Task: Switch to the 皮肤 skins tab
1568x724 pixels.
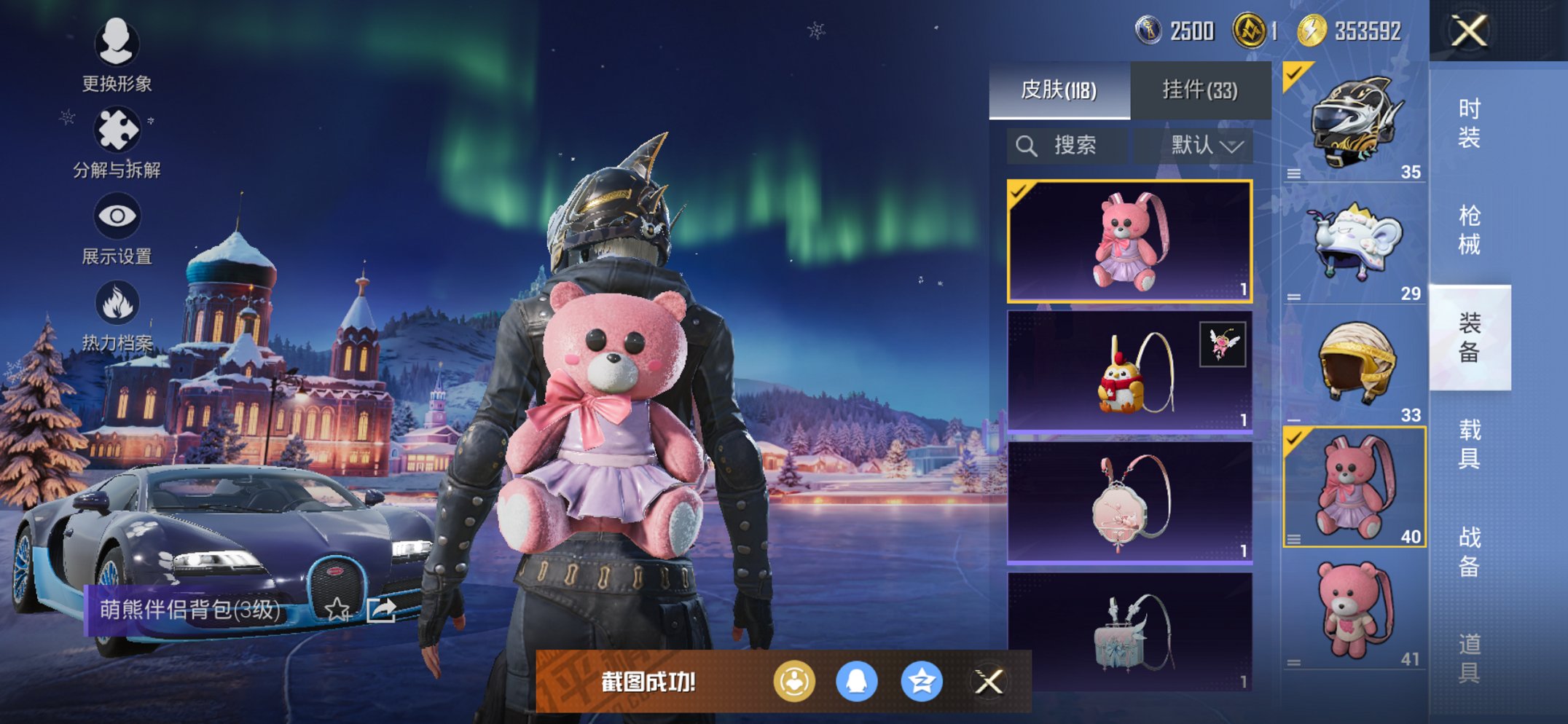Action: [1059, 90]
